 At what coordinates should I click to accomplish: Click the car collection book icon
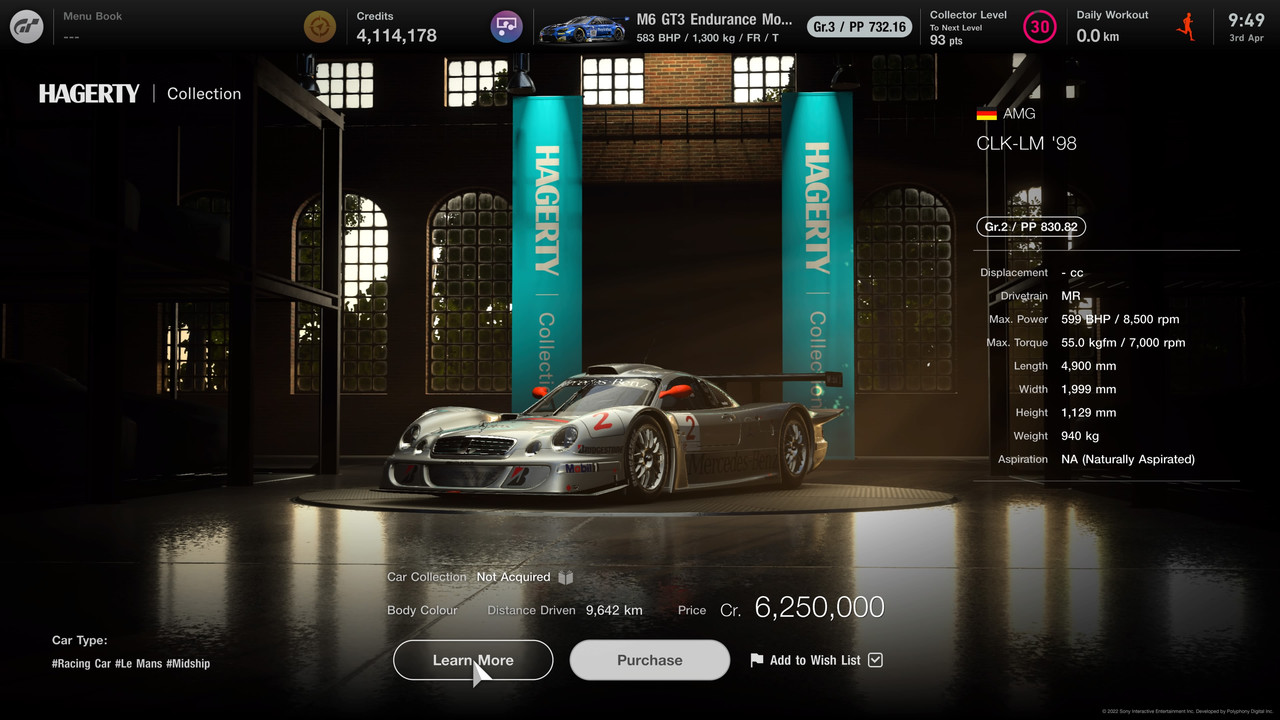pos(566,577)
